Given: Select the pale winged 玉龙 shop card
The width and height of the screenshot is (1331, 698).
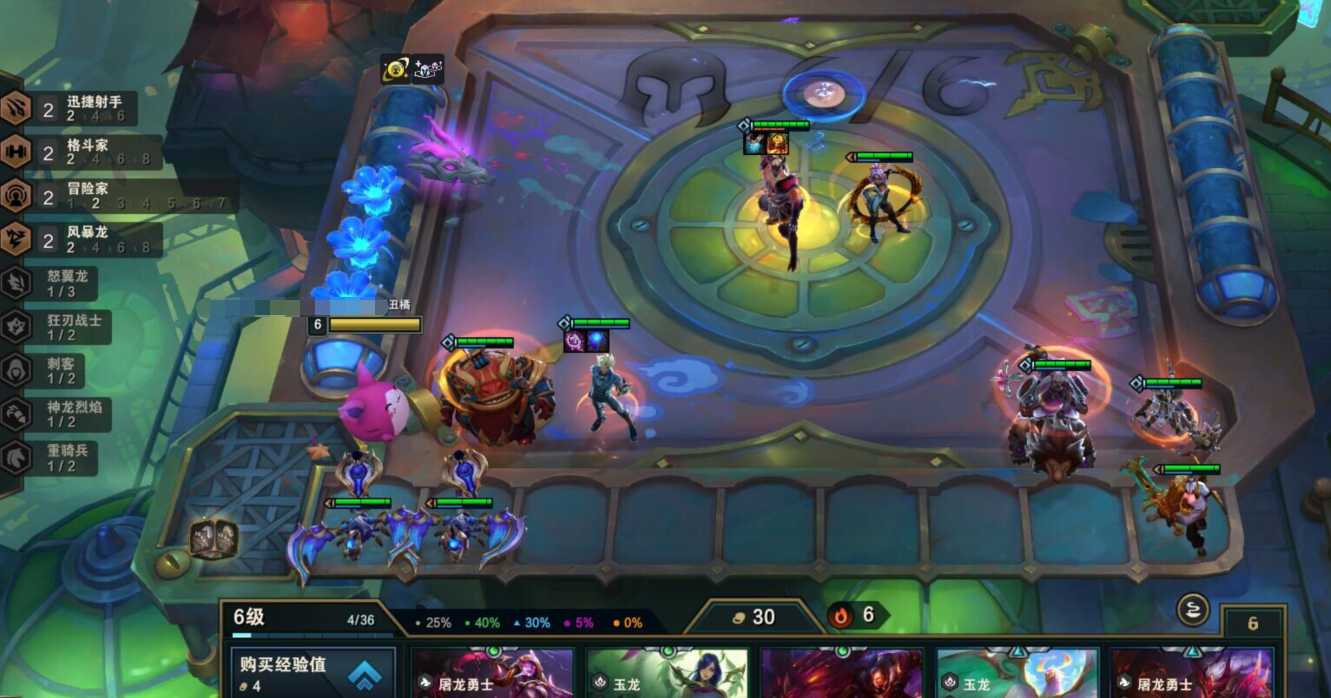Looking at the screenshot, I should click(x=1017, y=673).
